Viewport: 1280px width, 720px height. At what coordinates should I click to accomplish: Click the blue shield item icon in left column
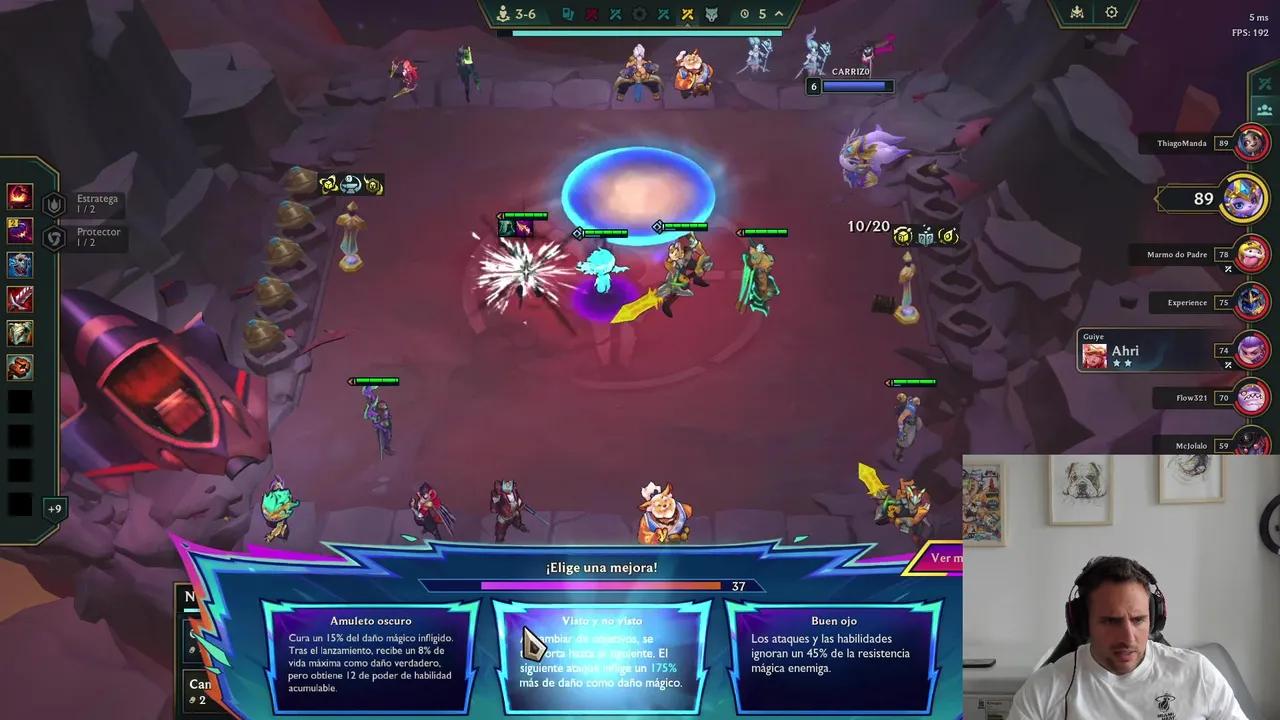tap(19, 264)
